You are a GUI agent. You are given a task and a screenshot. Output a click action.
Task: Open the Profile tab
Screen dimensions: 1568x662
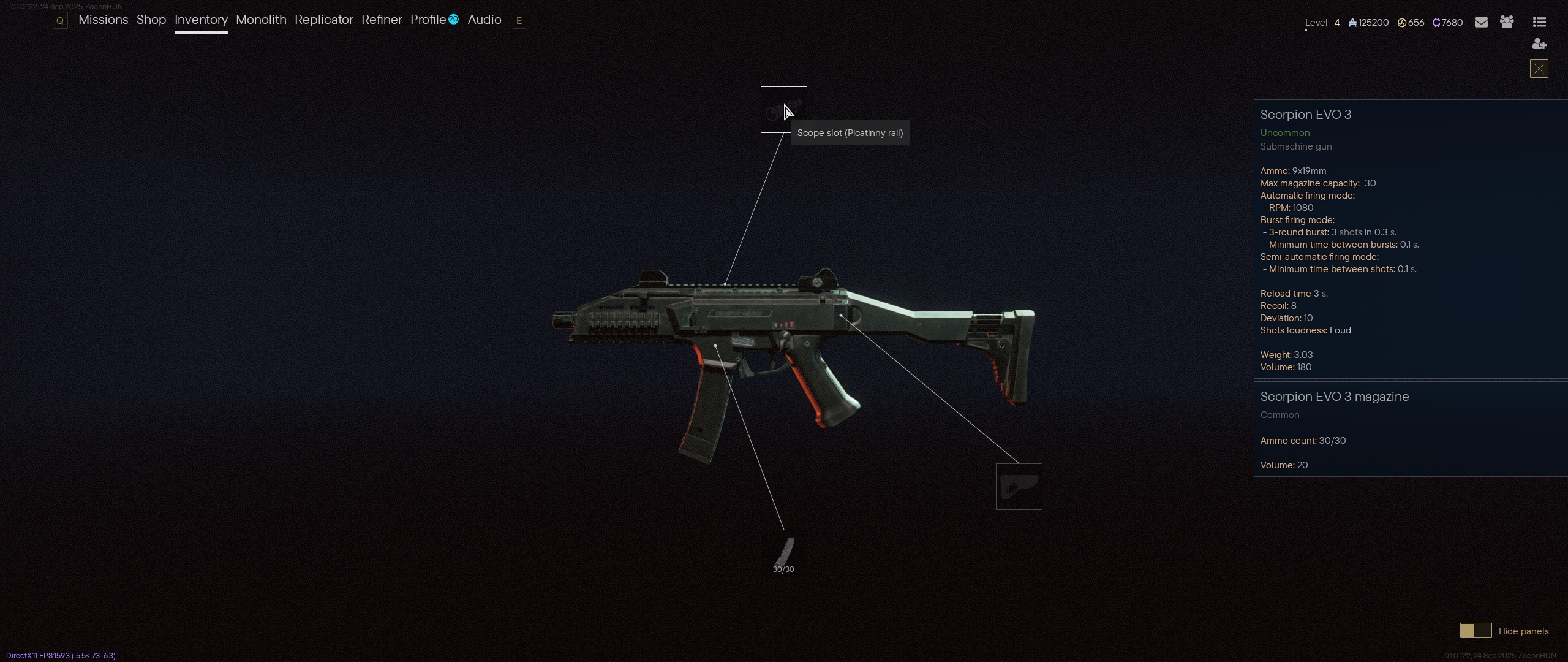pos(428,20)
